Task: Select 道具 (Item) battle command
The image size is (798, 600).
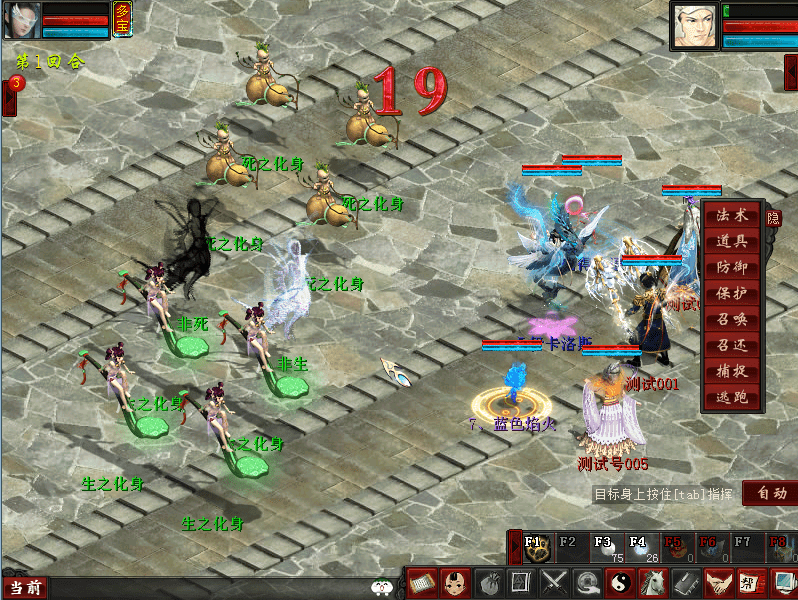Action: coord(731,241)
